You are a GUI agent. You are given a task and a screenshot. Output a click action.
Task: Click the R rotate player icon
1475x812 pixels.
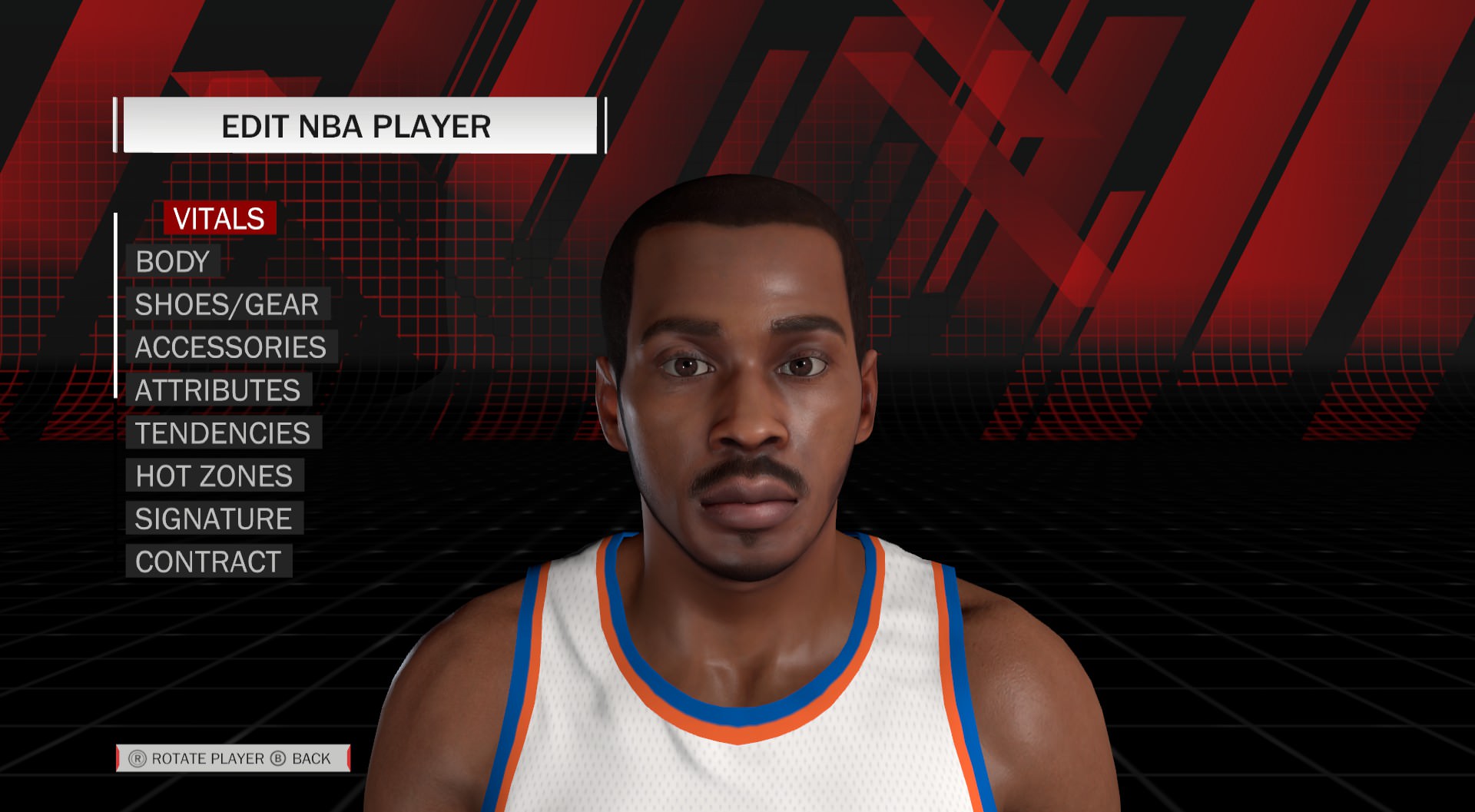(139, 757)
